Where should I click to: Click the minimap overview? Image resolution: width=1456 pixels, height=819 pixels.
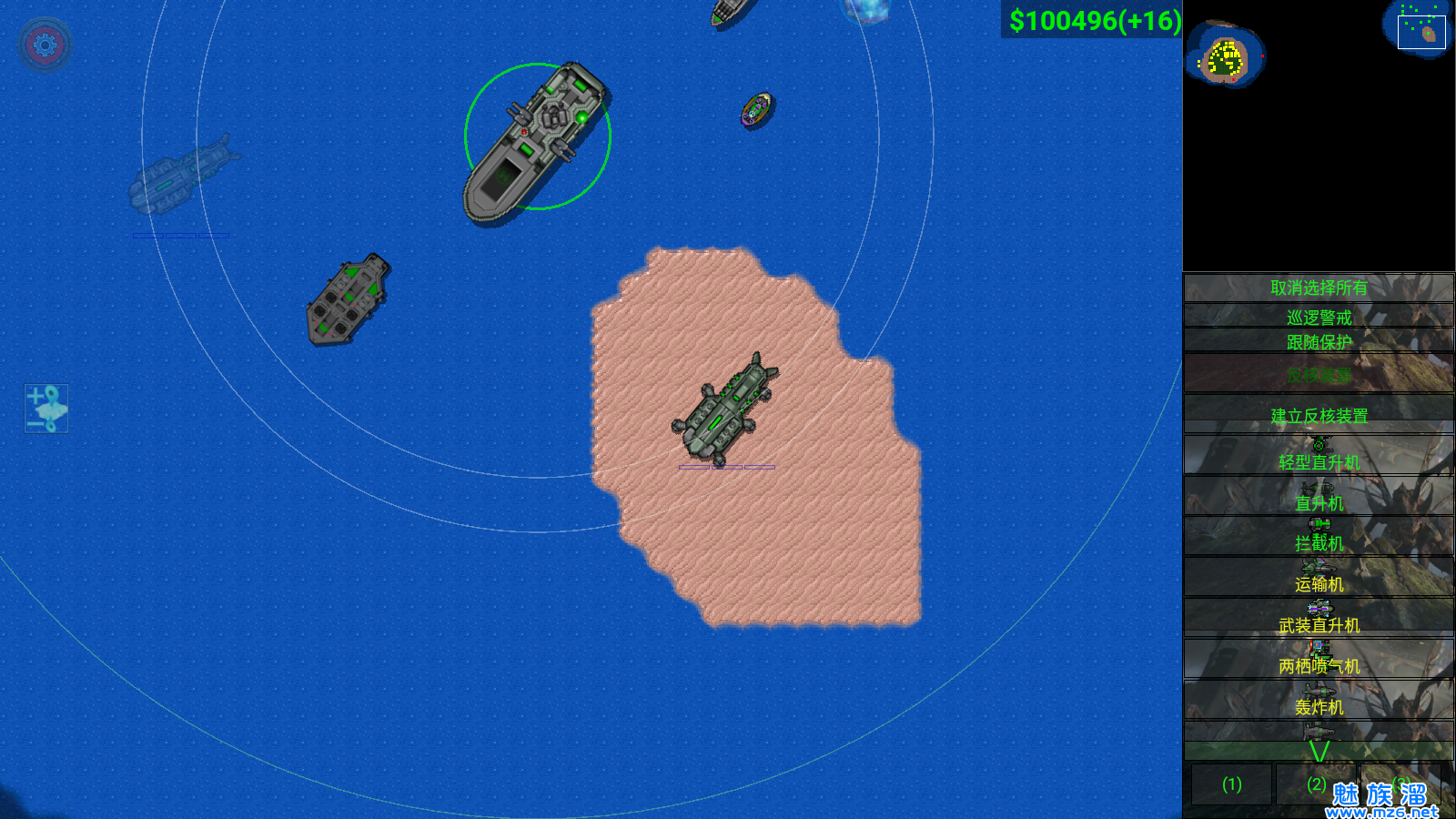[1319, 135]
